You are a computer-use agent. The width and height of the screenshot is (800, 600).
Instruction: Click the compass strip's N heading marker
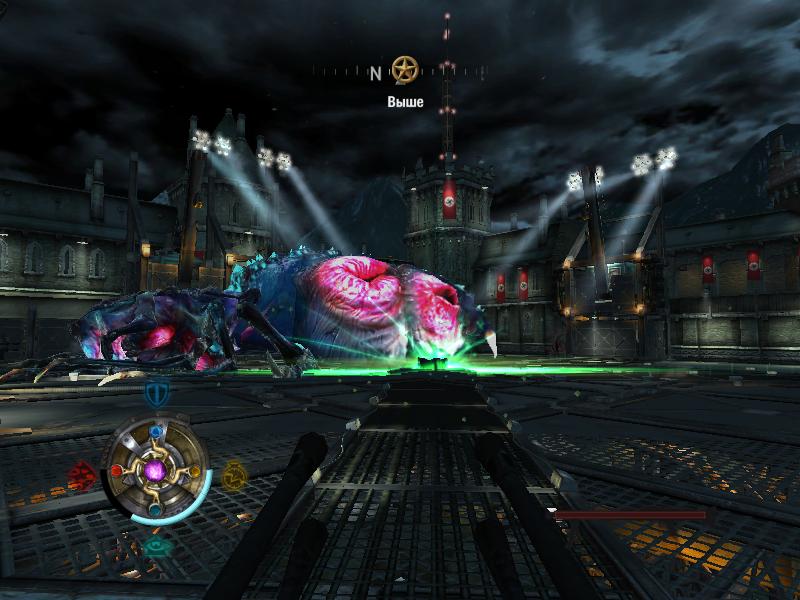(x=376, y=73)
